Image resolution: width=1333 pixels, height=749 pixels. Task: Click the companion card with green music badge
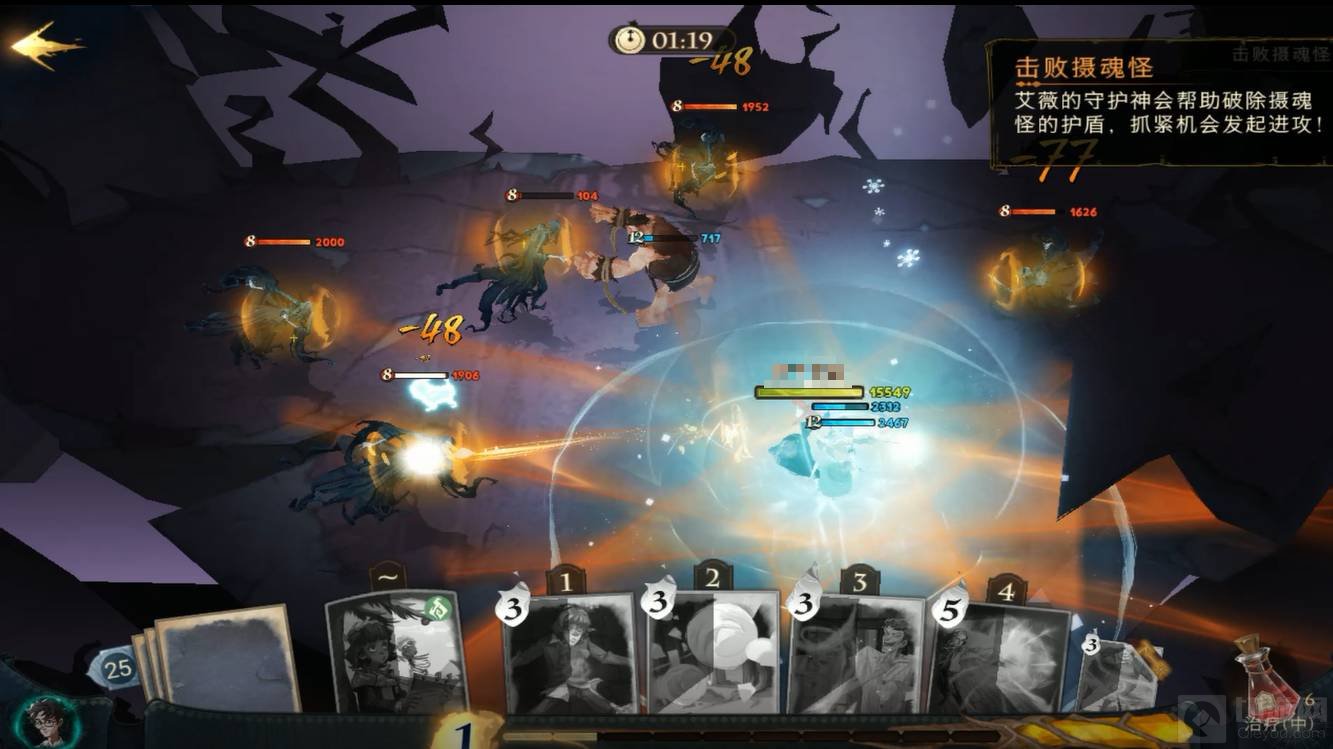pos(397,653)
